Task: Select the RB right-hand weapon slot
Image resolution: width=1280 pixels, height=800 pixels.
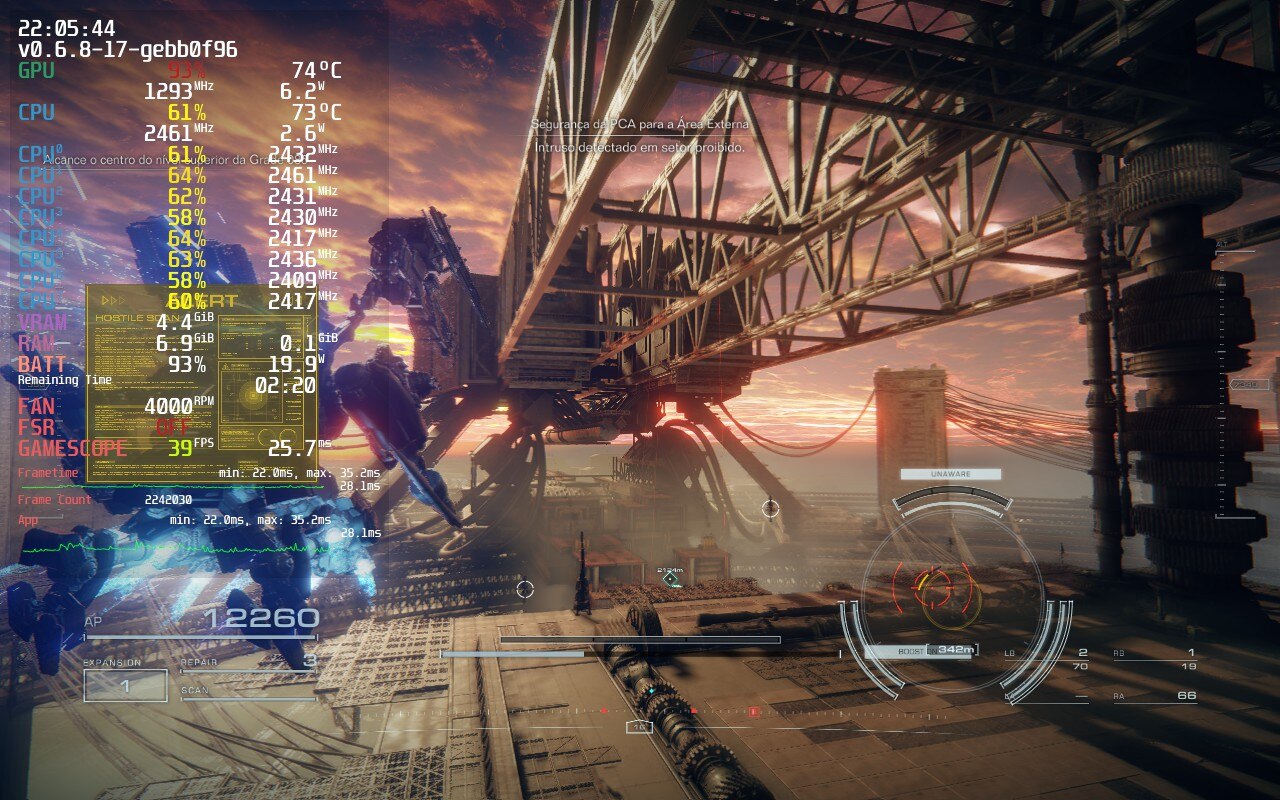Action: pos(1155,658)
